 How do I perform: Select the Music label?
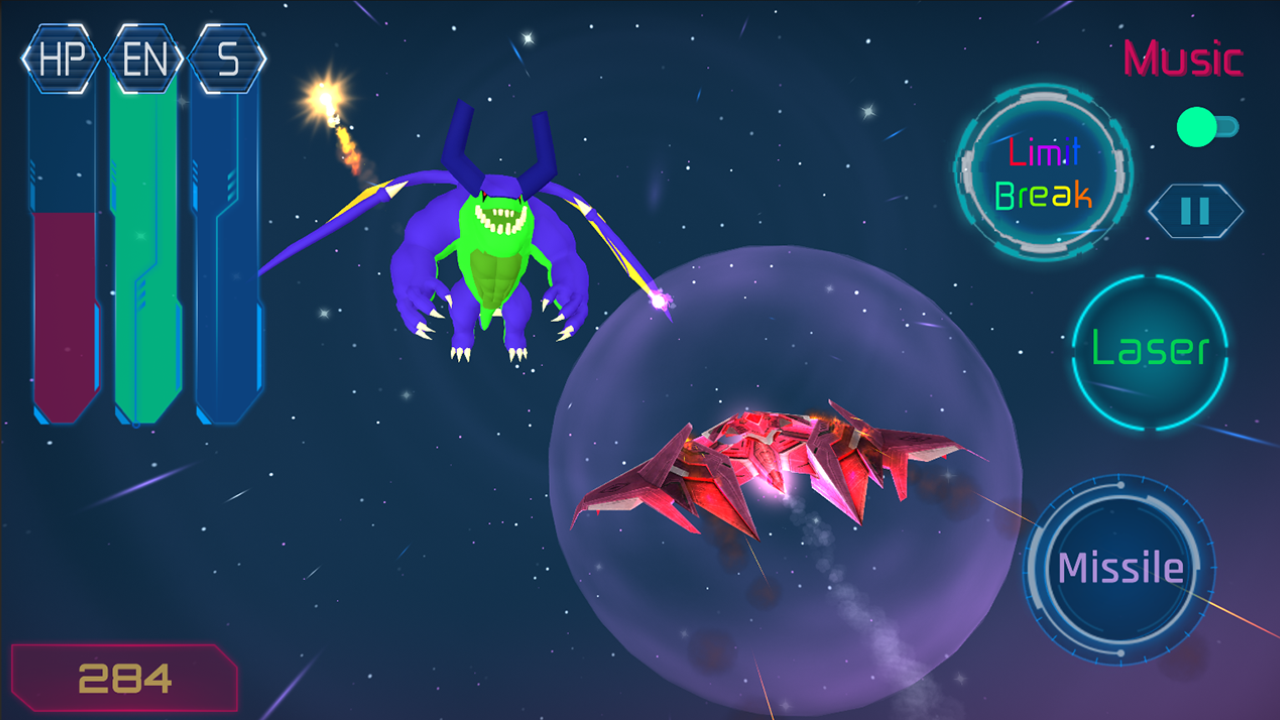tap(1182, 60)
